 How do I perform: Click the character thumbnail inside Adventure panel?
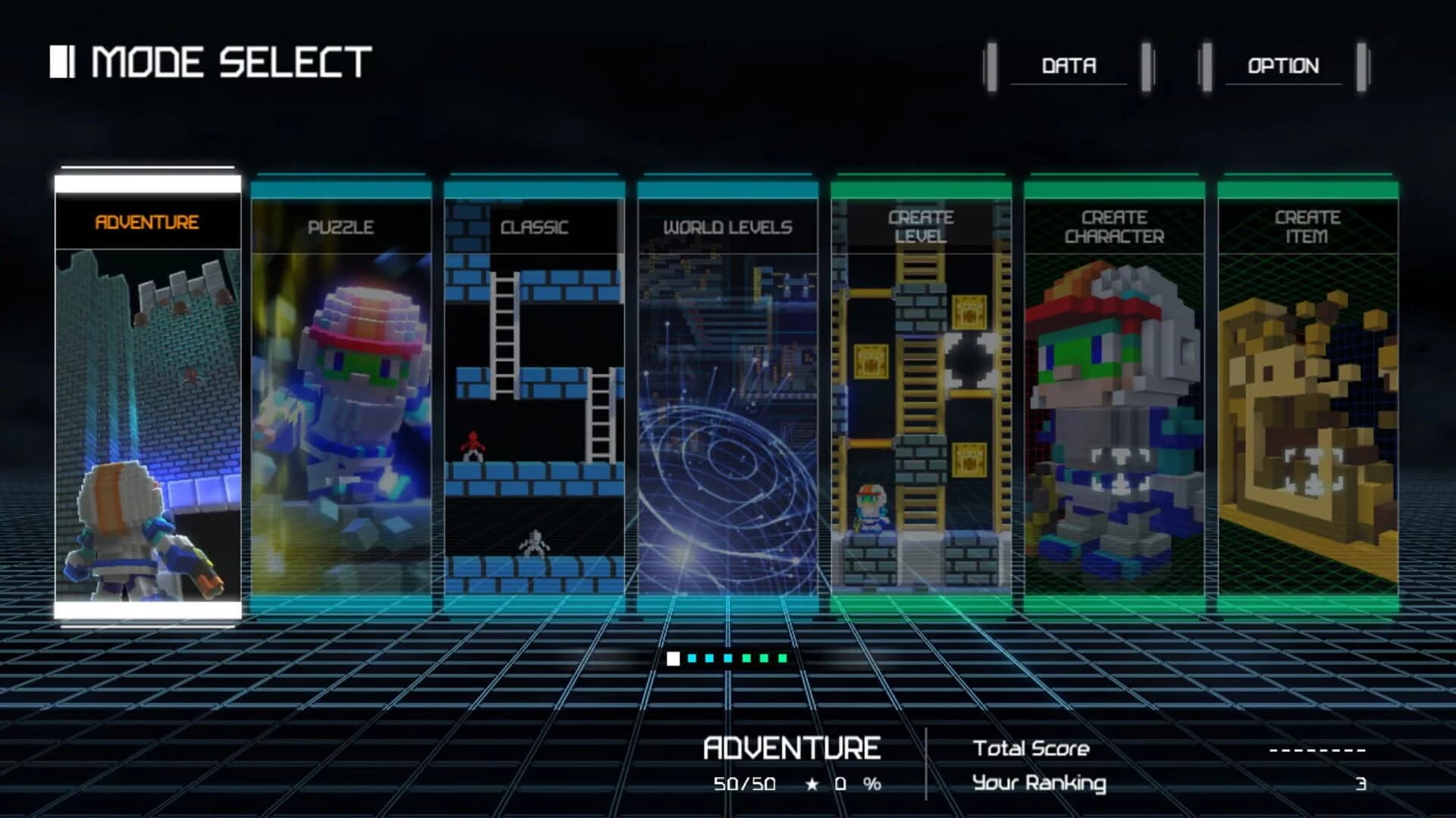click(x=121, y=531)
